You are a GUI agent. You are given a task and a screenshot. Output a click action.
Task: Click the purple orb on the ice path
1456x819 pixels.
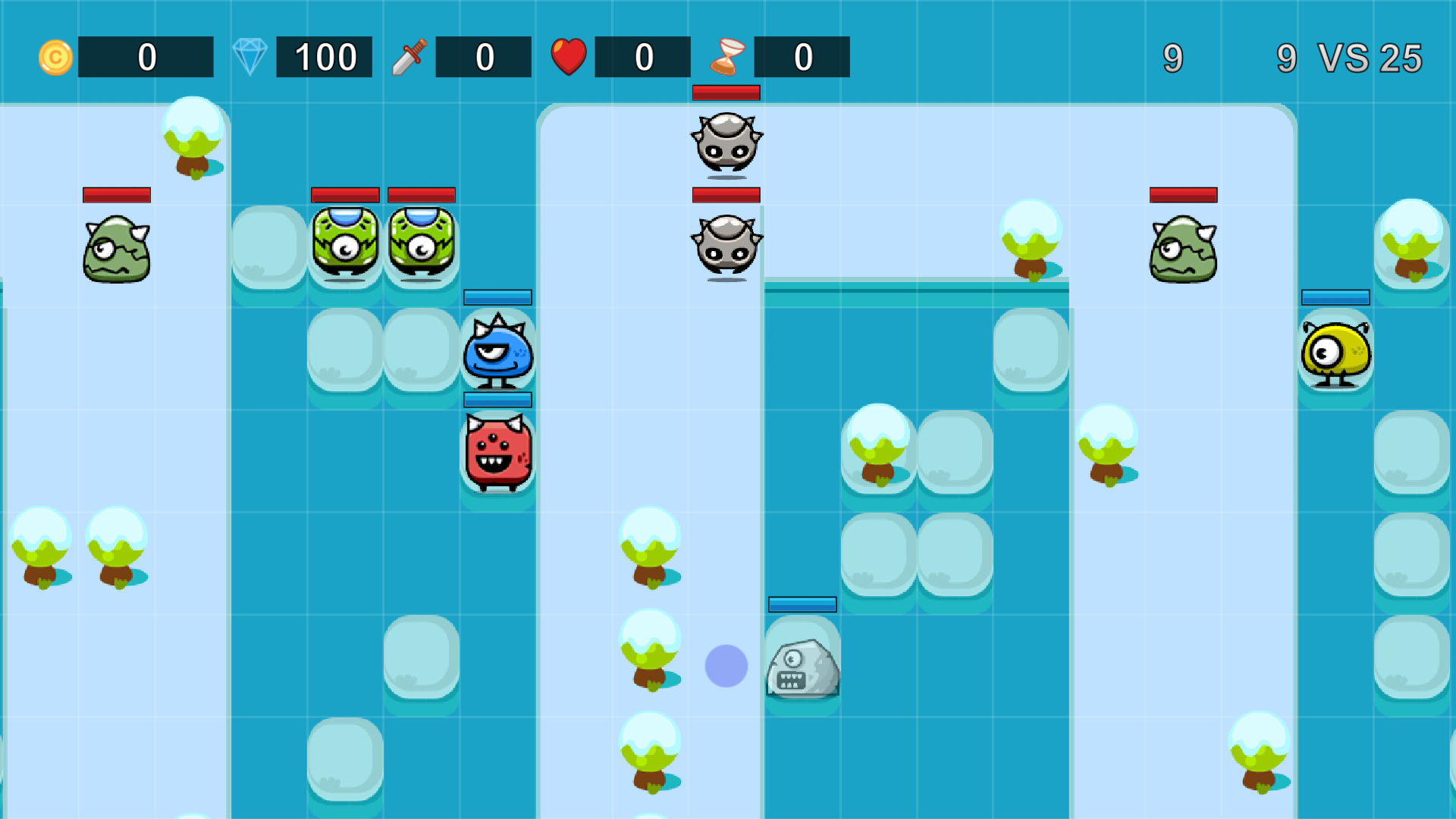click(x=726, y=665)
